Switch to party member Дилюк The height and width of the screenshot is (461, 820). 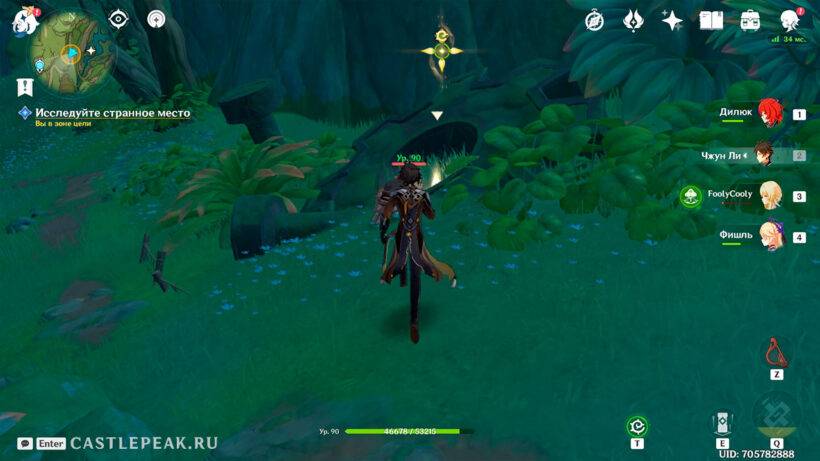pos(769,113)
